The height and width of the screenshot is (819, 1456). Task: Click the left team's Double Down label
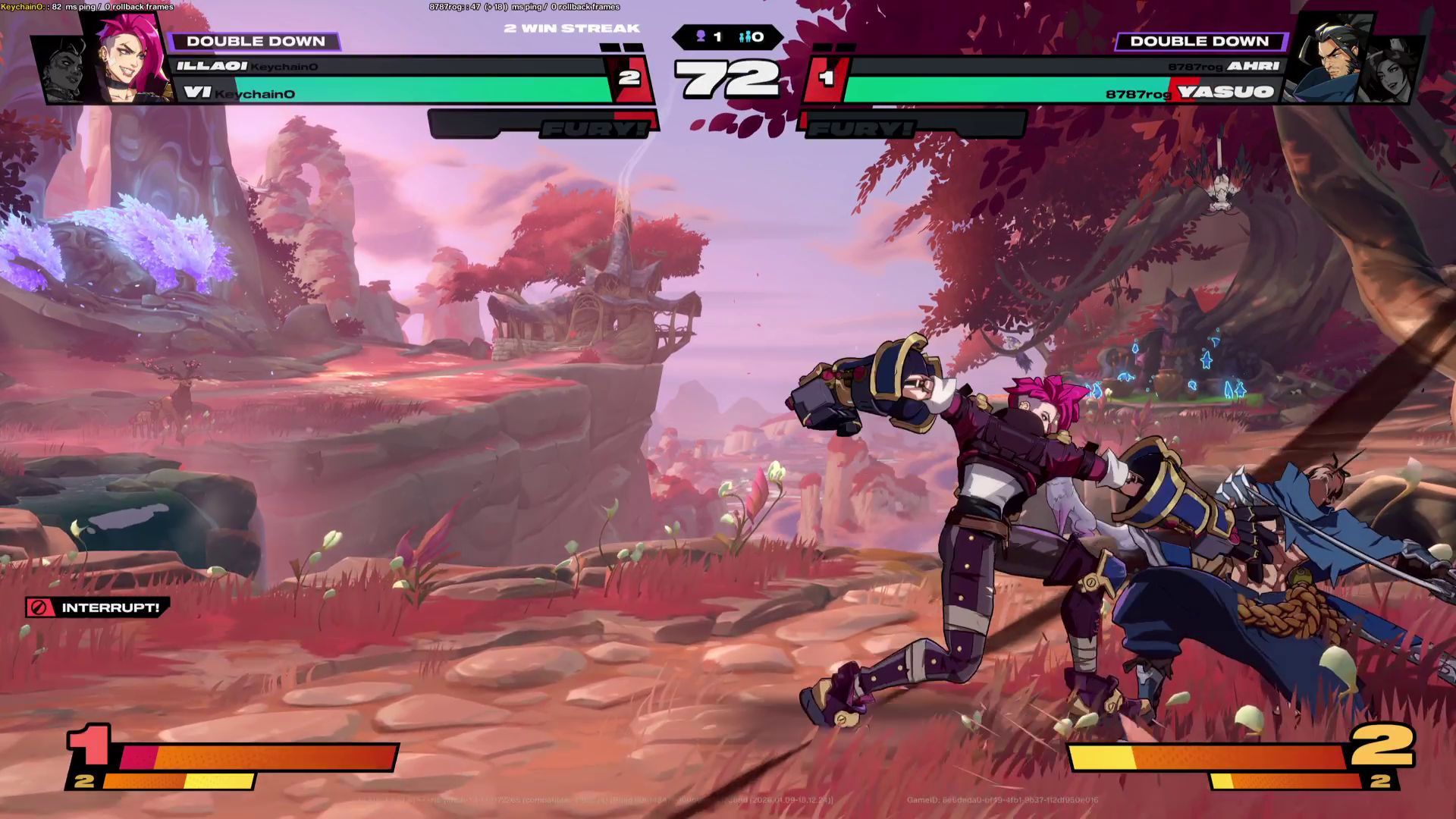tap(256, 42)
